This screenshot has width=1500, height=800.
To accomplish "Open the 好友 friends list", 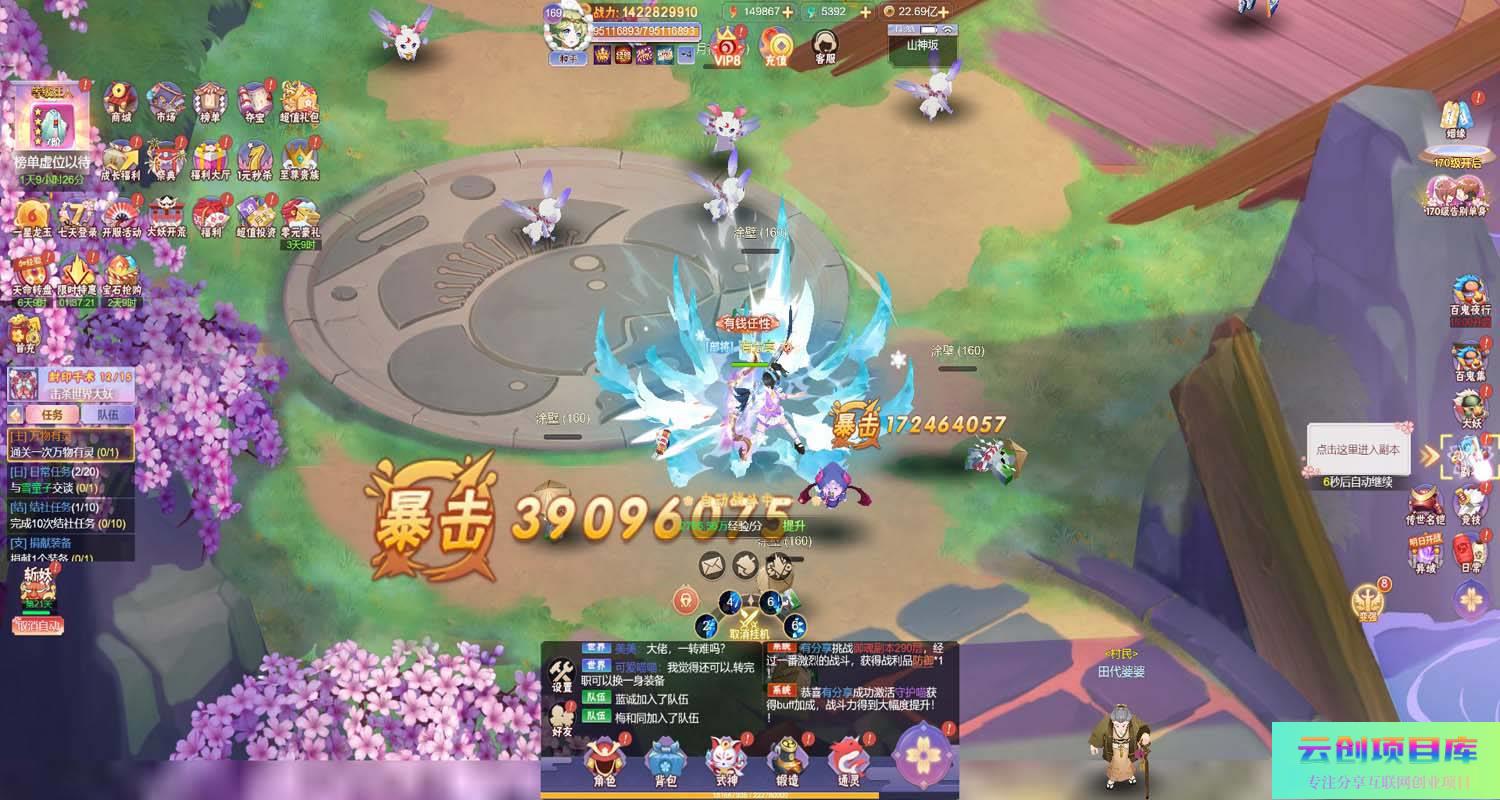I will click(x=562, y=721).
